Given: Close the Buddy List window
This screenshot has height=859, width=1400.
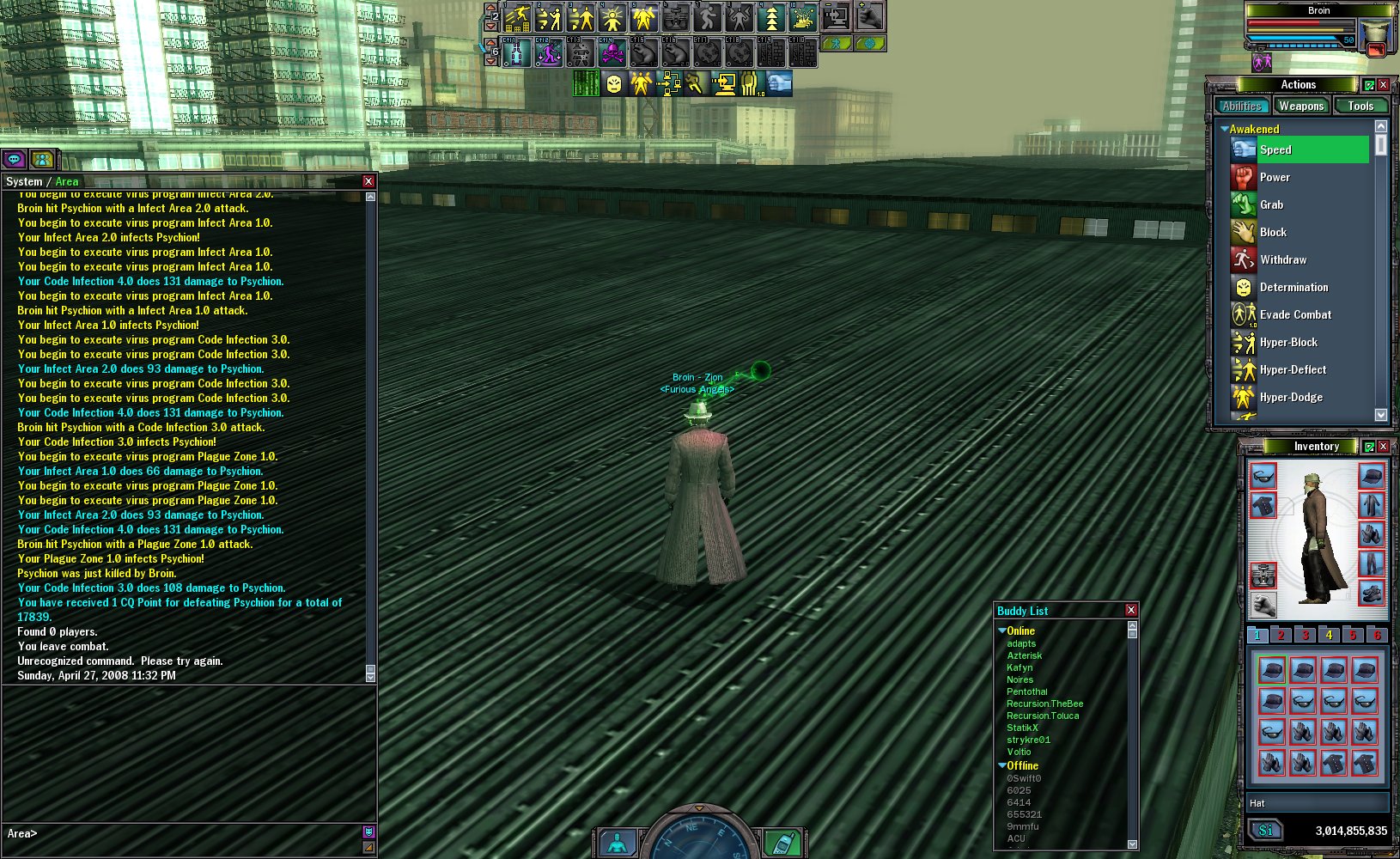Looking at the screenshot, I should pos(1131,610).
